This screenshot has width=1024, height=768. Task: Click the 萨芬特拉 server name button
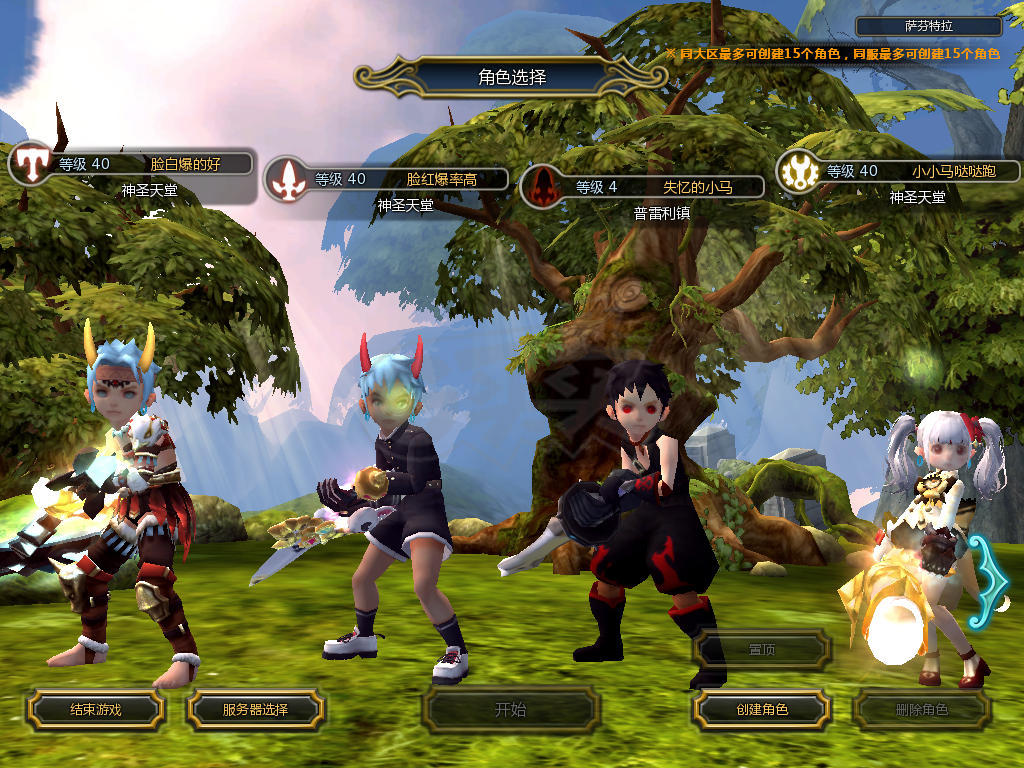(928, 27)
